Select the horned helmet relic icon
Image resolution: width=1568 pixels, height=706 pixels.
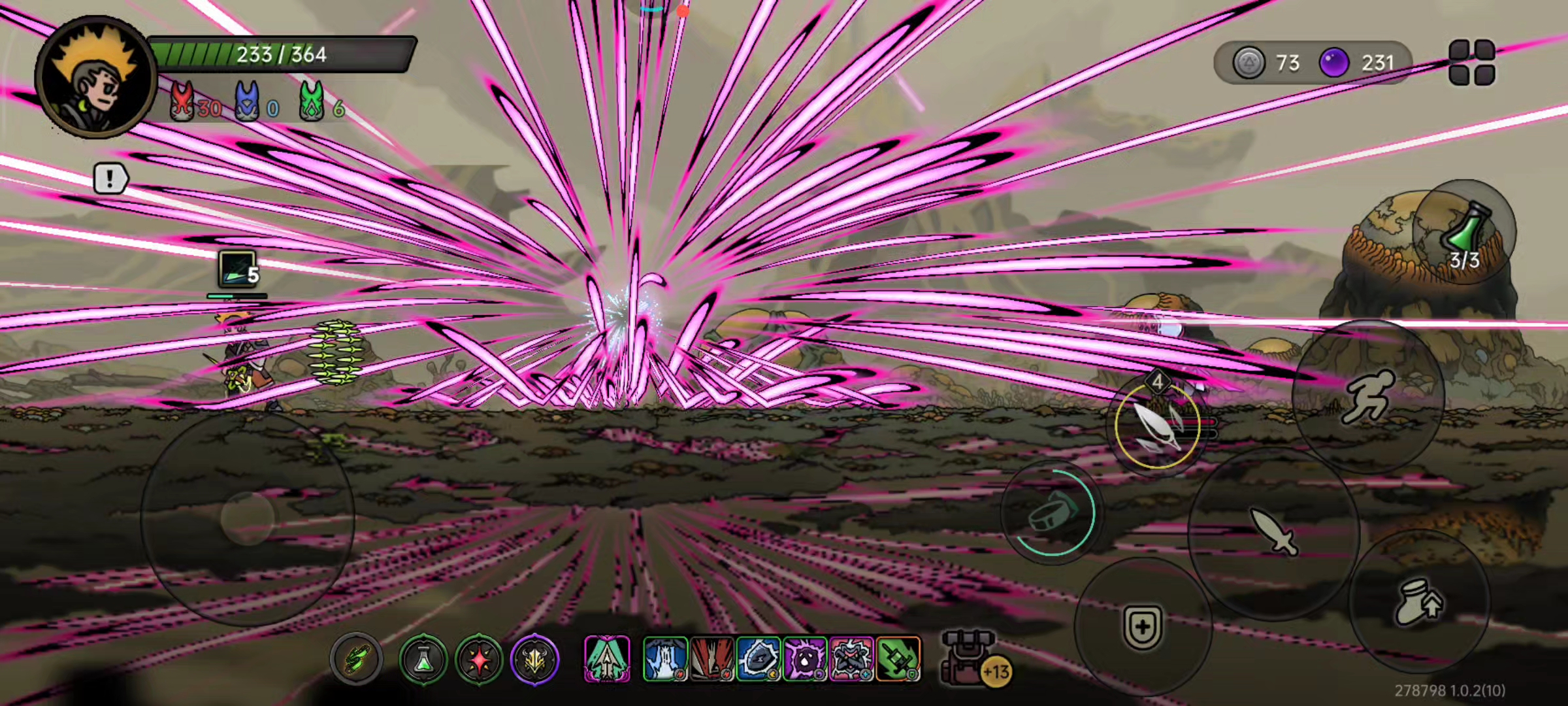click(x=534, y=659)
